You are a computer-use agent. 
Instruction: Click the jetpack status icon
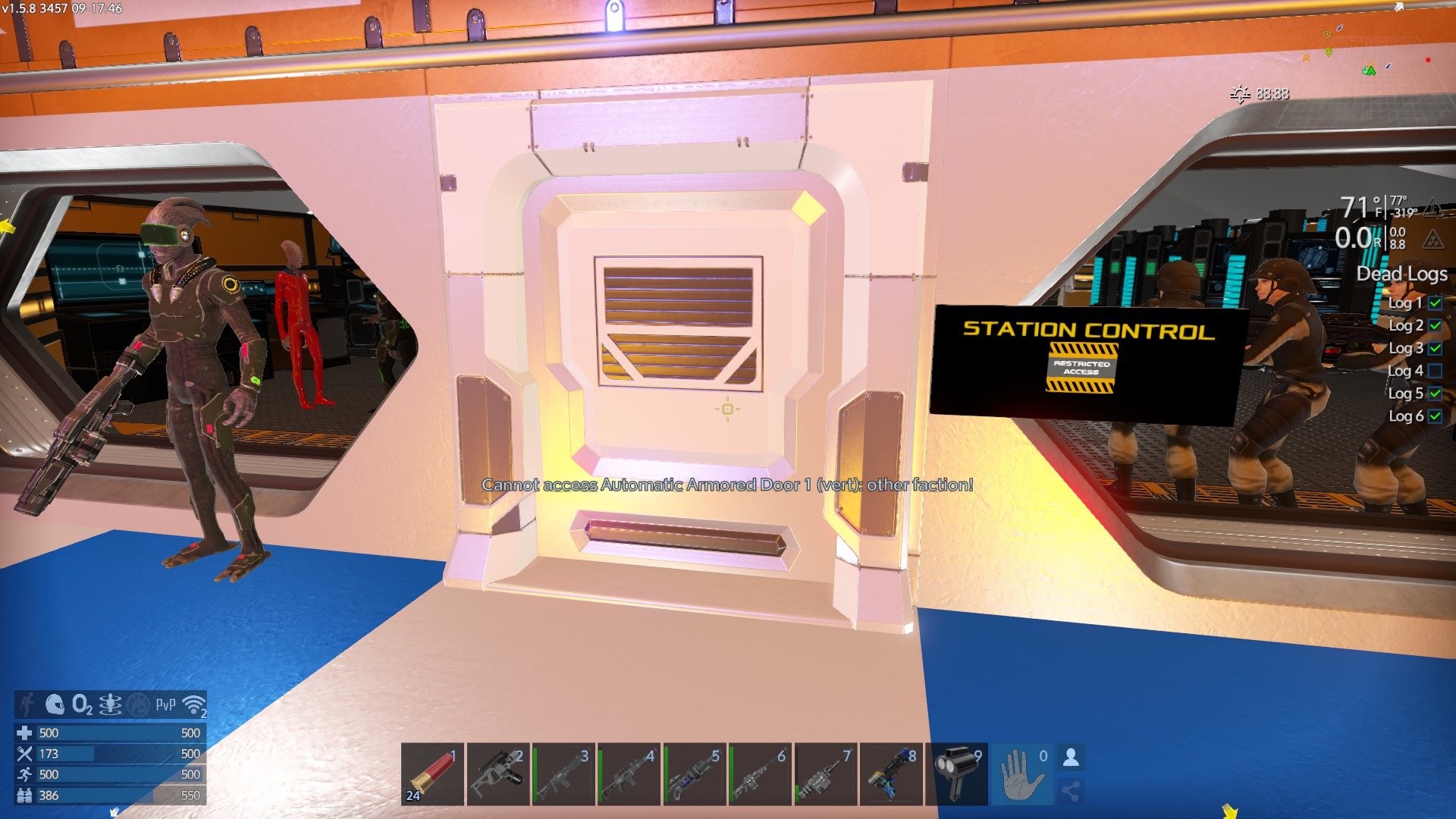tap(110, 705)
